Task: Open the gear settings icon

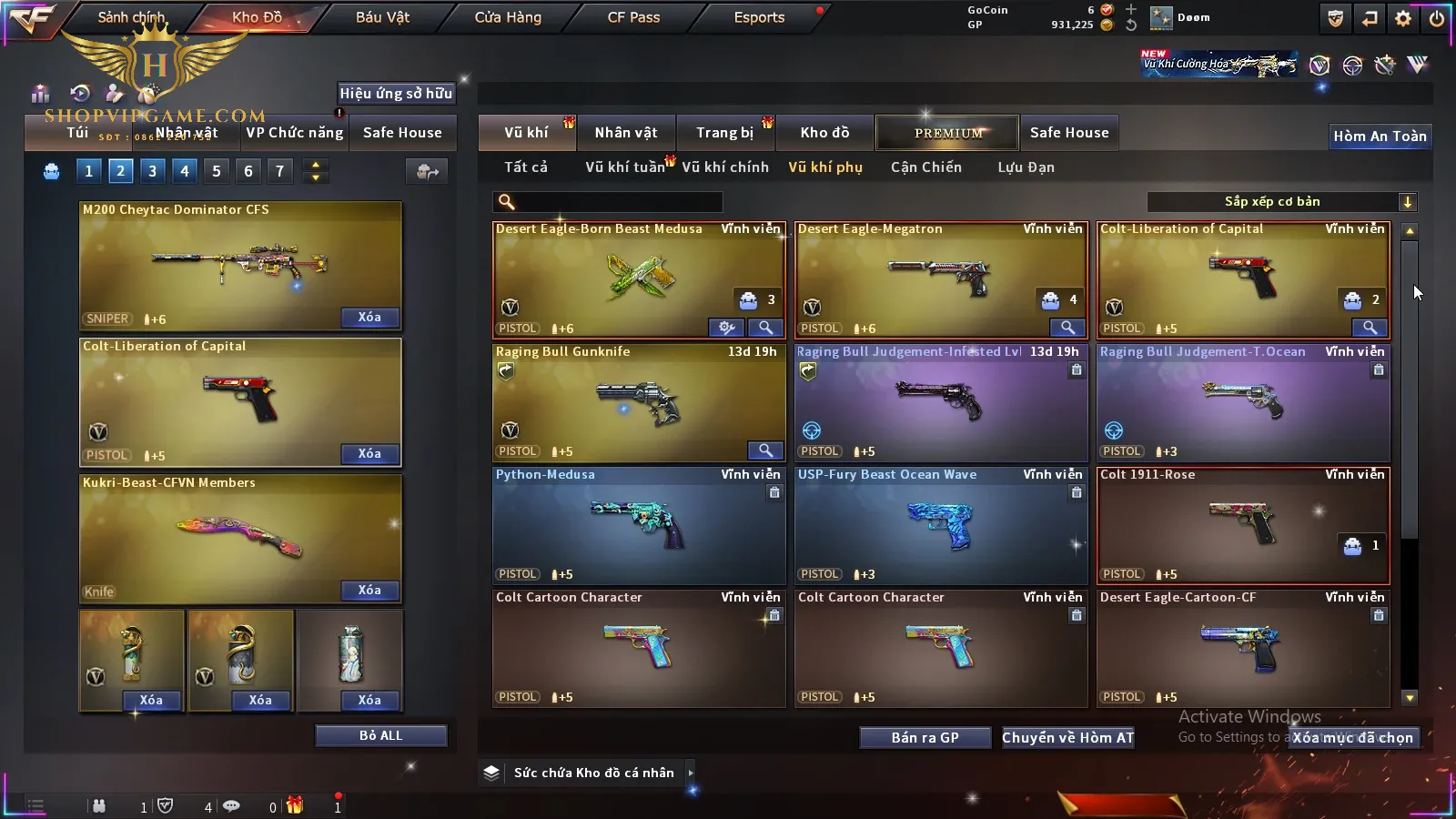Action: (1403, 18)
